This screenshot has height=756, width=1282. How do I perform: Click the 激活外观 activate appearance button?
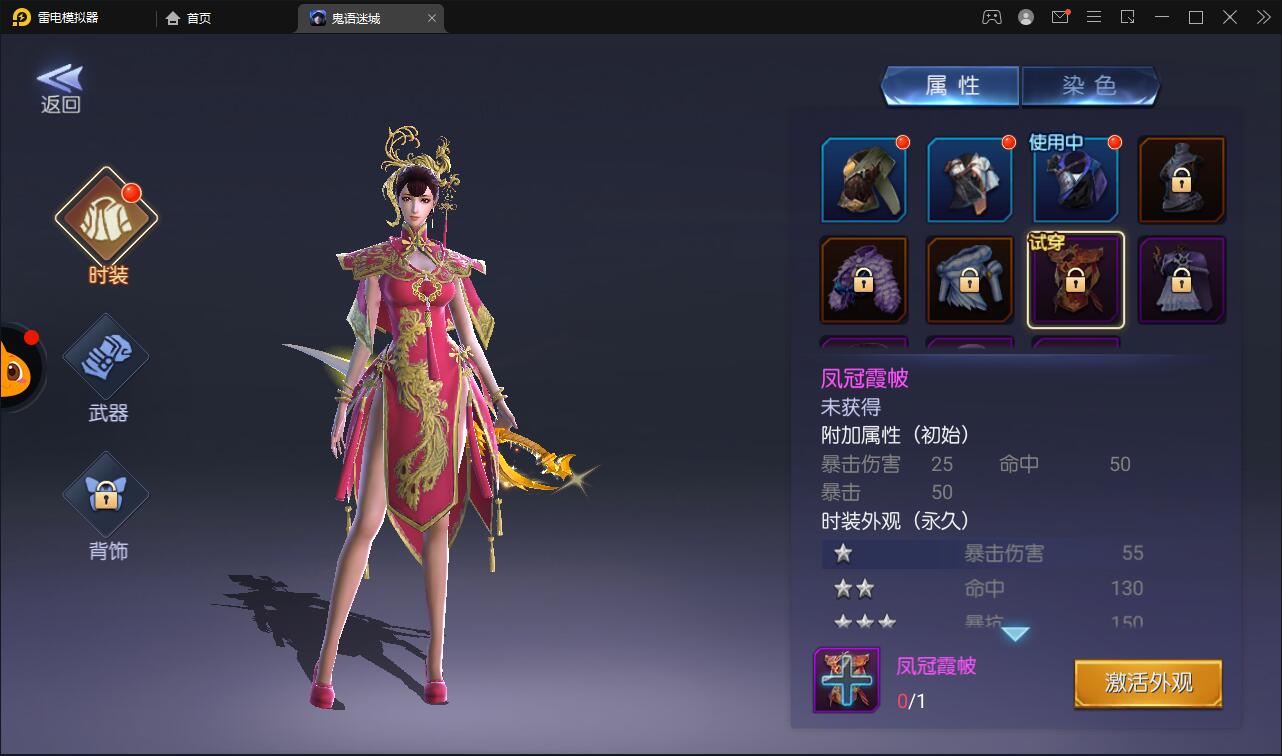point(1148,684)
